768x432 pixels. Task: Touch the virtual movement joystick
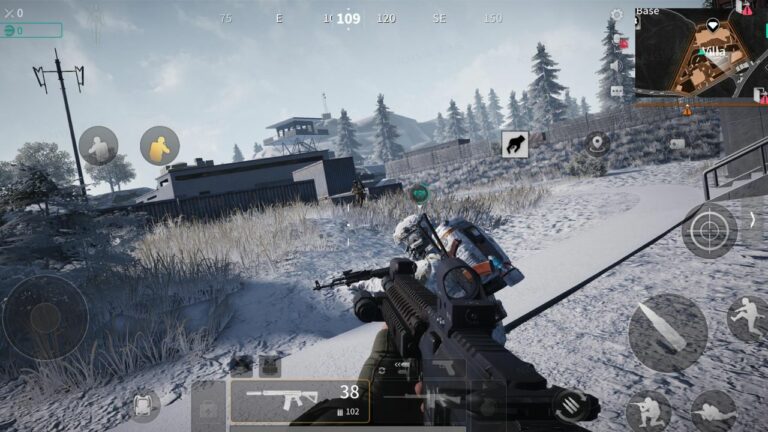coord(45,318)
